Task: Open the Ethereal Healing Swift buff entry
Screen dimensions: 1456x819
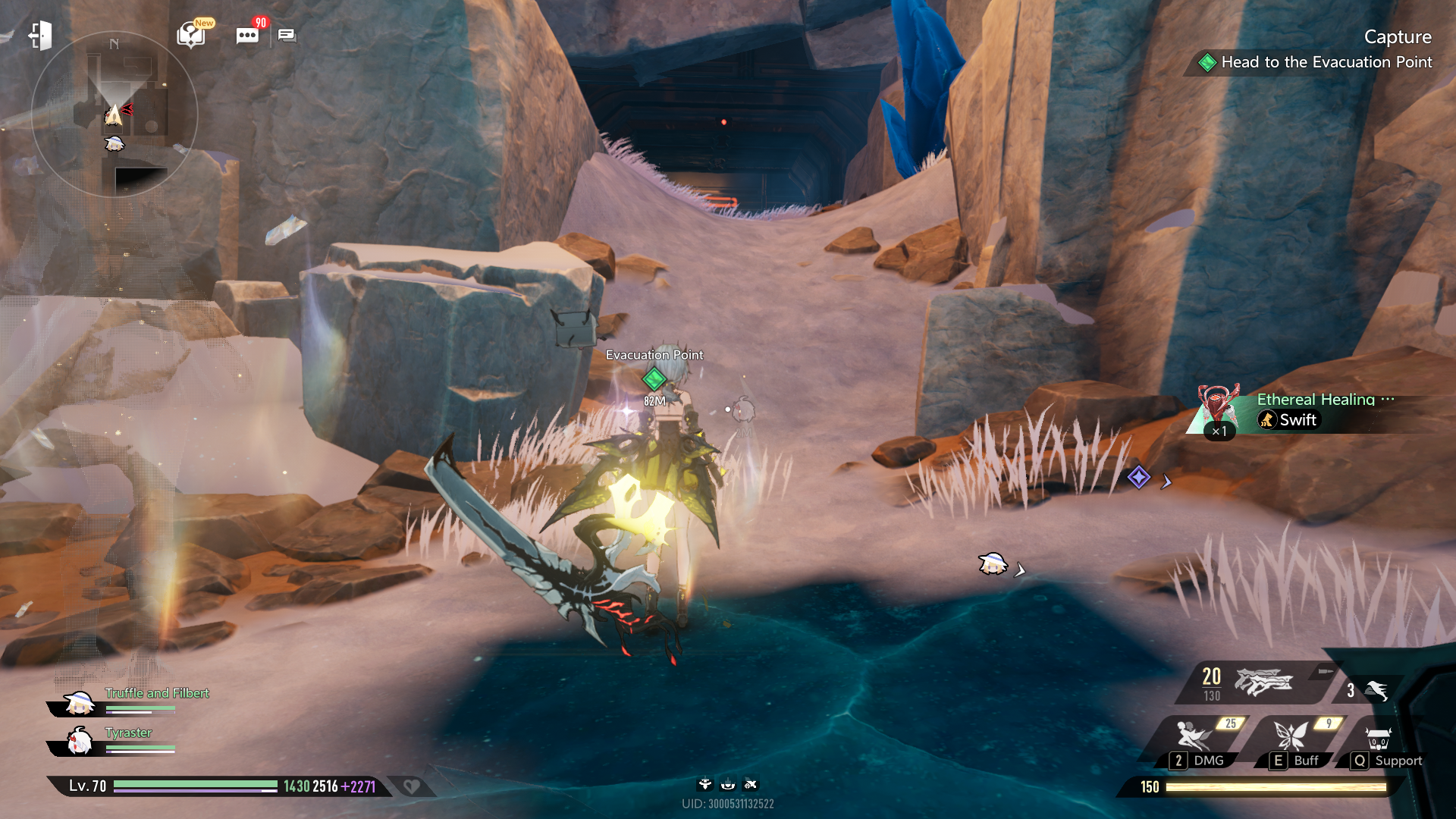Action: coord(1297,411)
